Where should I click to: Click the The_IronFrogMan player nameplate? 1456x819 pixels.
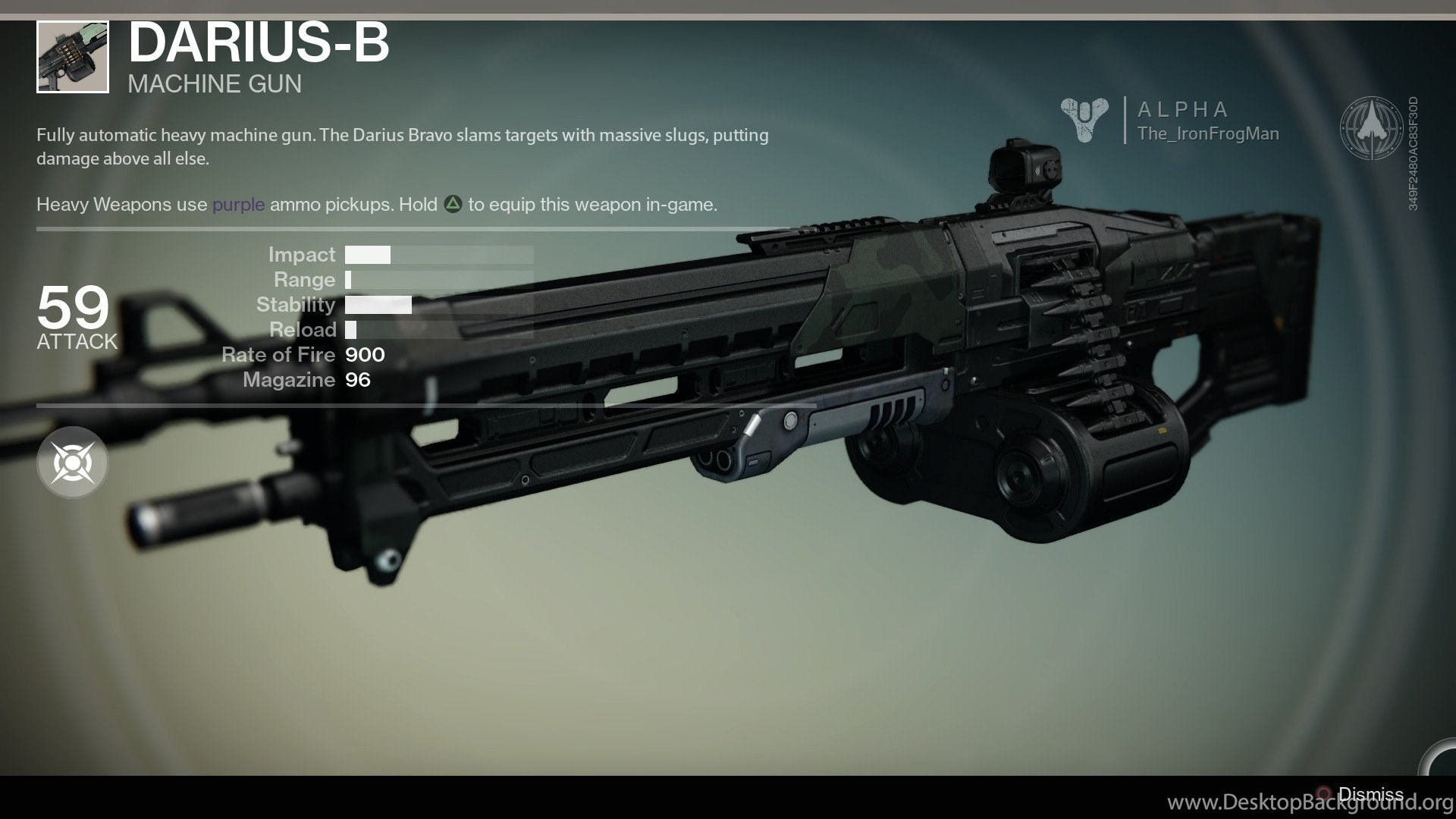pyautogui.click(x=1207, y=134)
